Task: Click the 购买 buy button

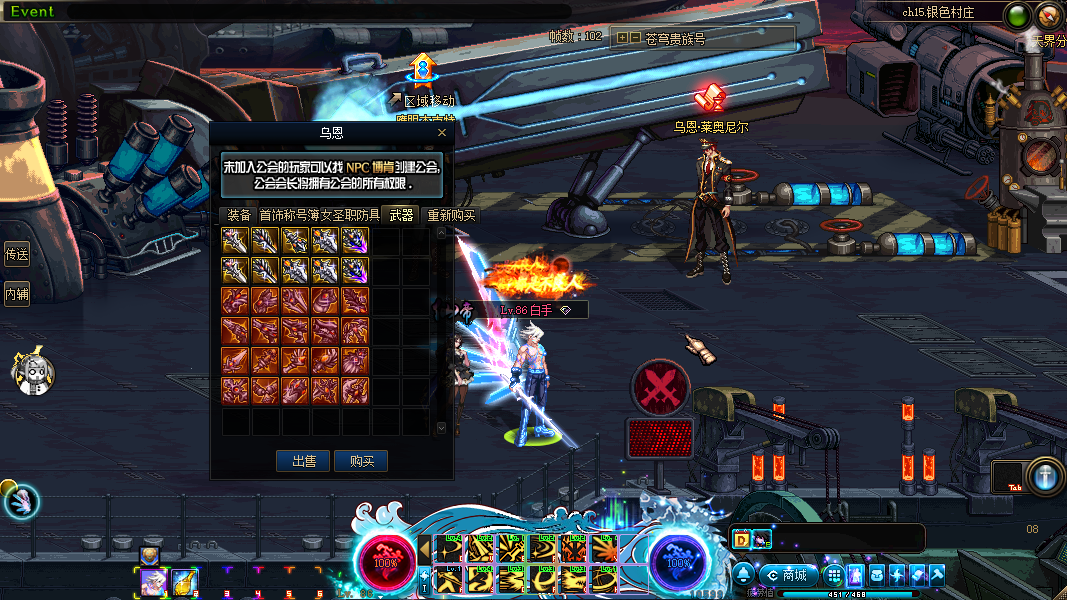Action: pos(361,461)
